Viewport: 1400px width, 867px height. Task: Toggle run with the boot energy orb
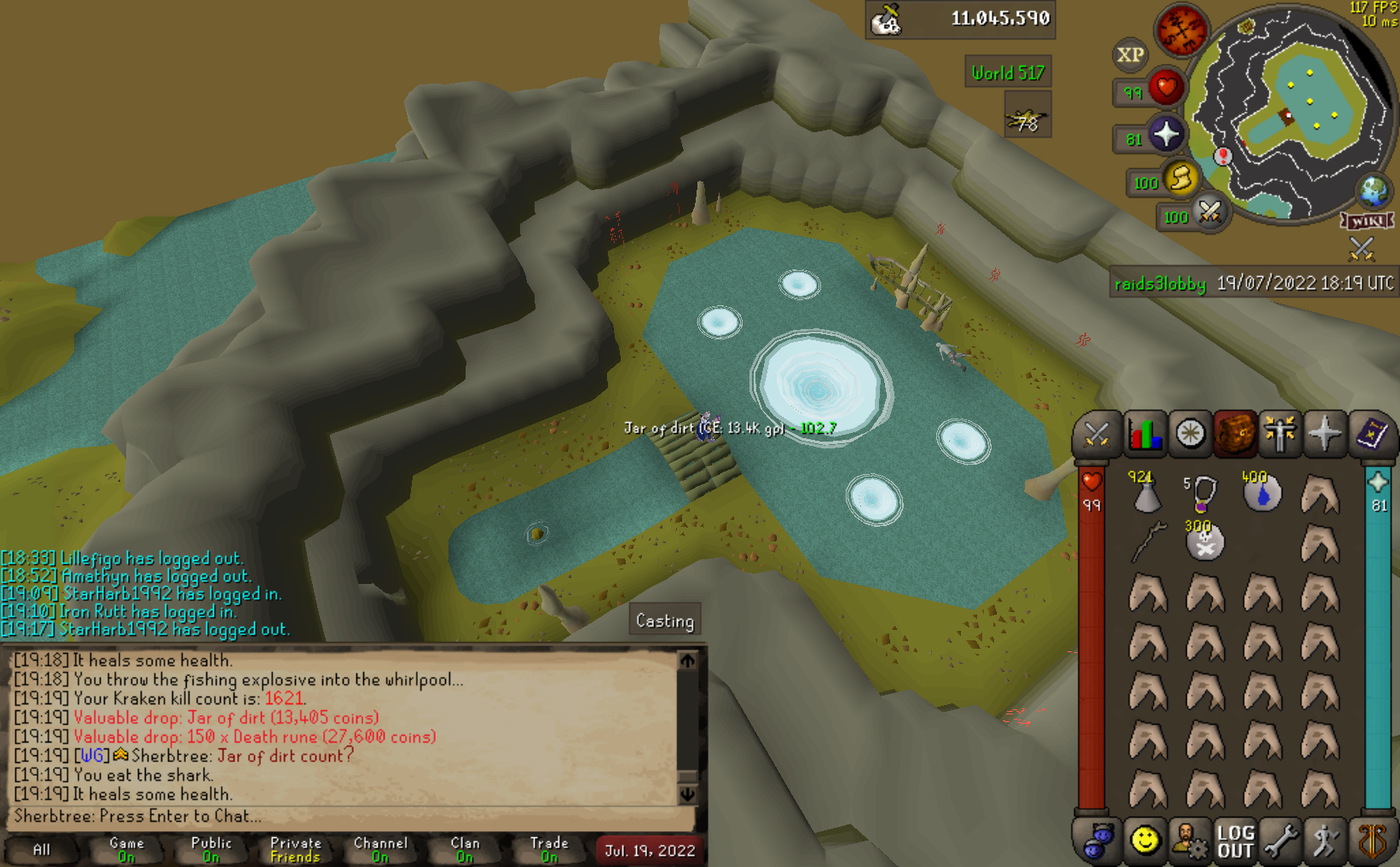(x=1181, y=178)
